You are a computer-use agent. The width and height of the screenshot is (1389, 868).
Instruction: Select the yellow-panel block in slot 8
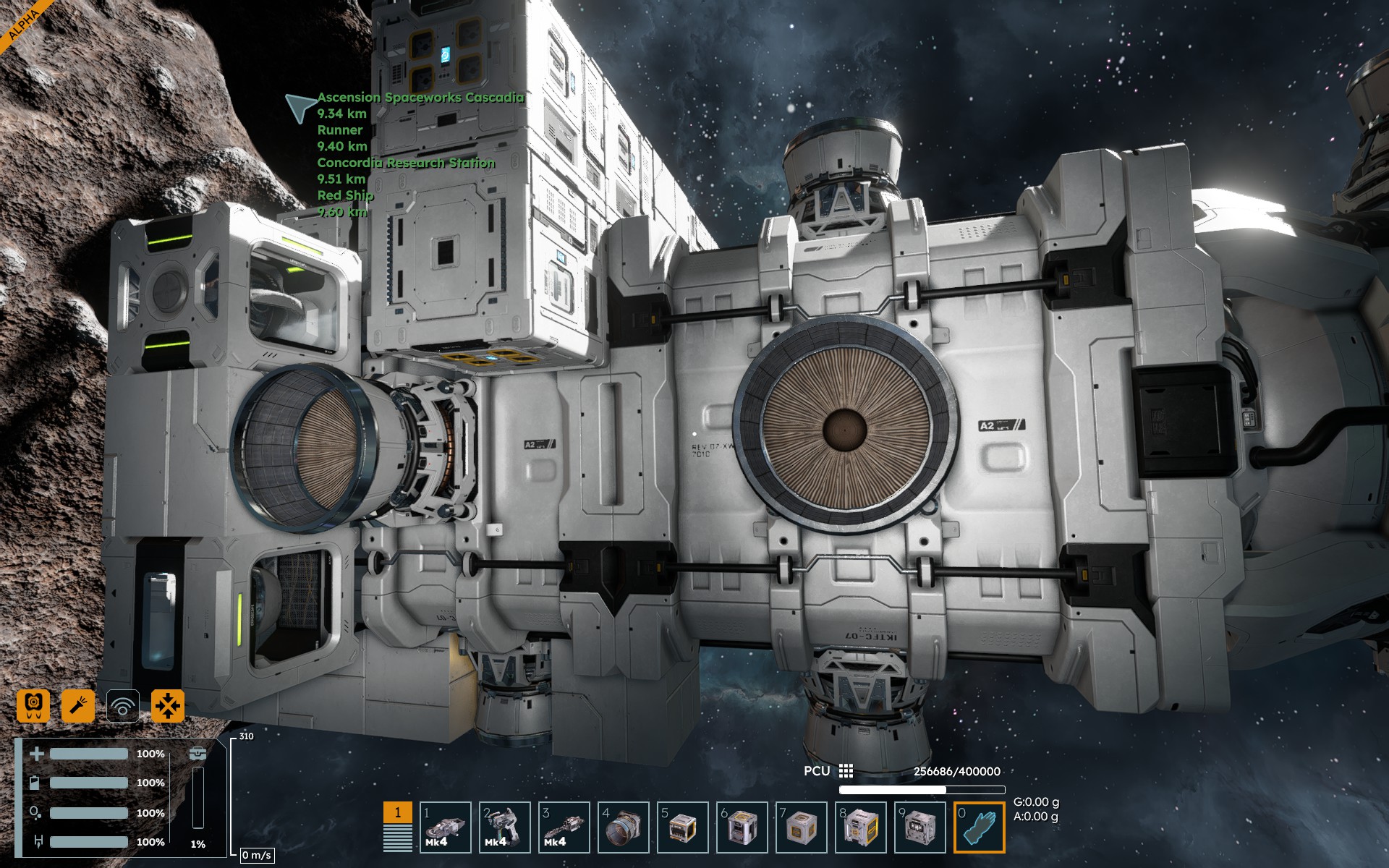click(860, 827)
